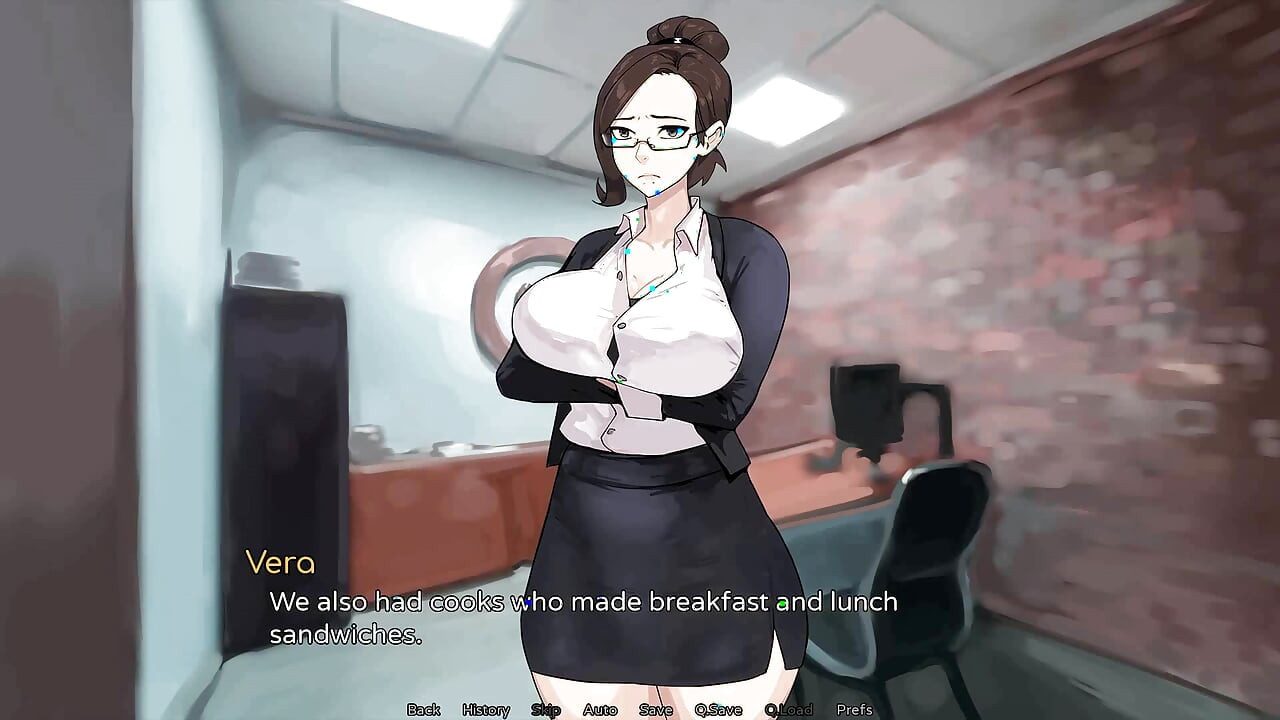Quick save using Q.Save
The image size is (1280, 720).
(x=716, y=709)
